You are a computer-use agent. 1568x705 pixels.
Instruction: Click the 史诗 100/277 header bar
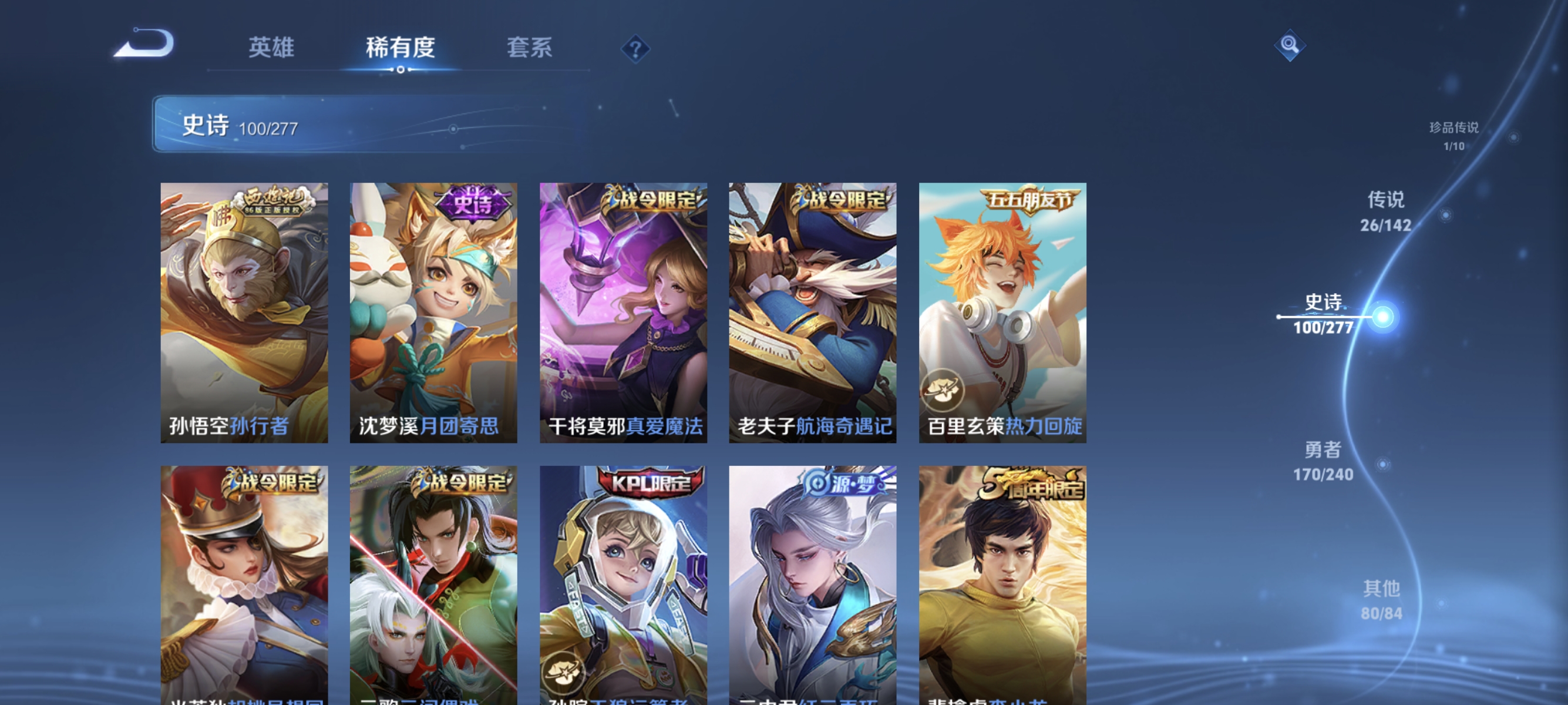point(304,126)
